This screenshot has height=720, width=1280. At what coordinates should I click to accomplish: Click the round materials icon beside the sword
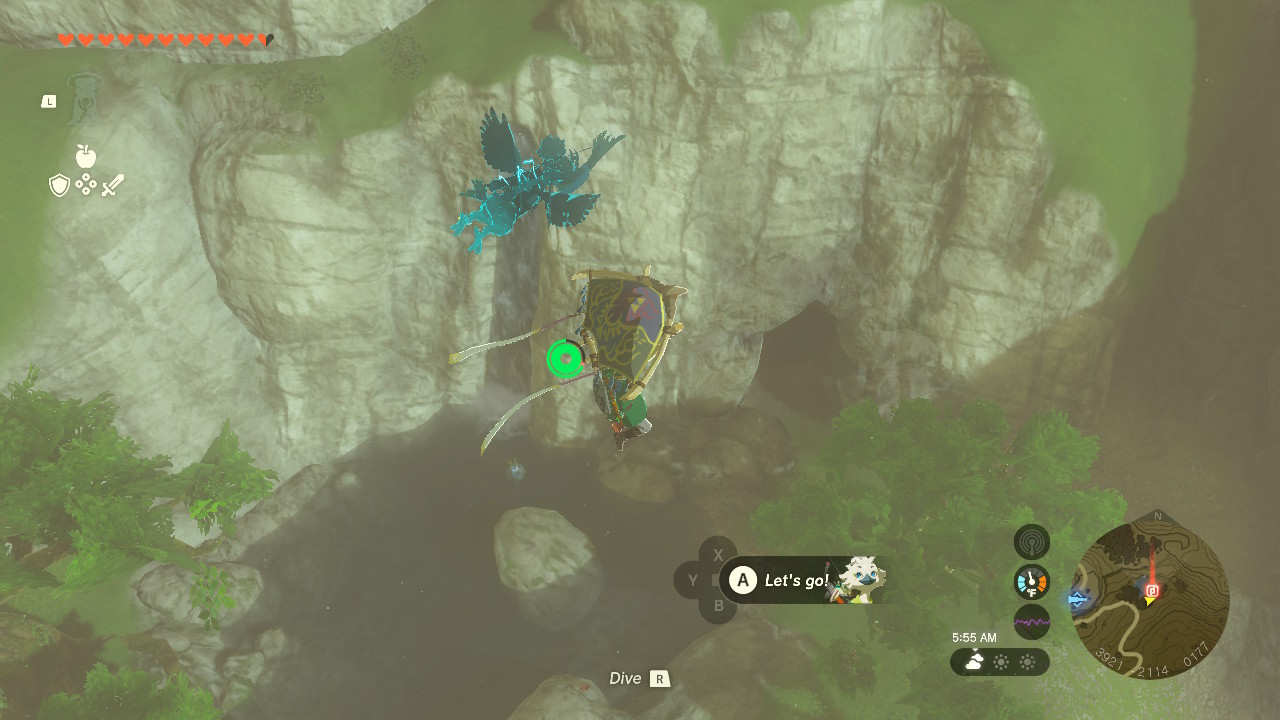86,184
